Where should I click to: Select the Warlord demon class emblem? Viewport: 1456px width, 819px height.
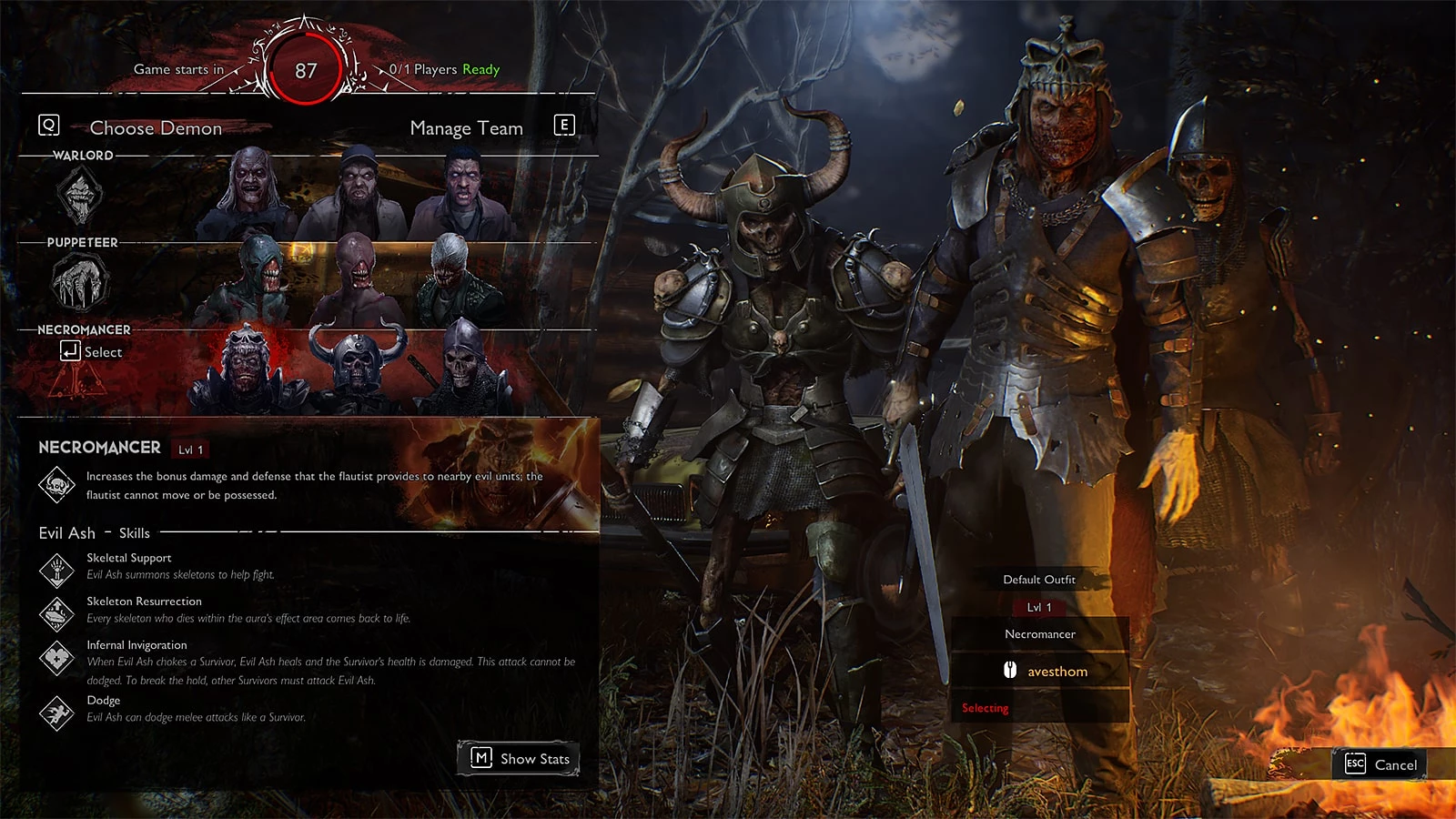click(x=80, y=196)
